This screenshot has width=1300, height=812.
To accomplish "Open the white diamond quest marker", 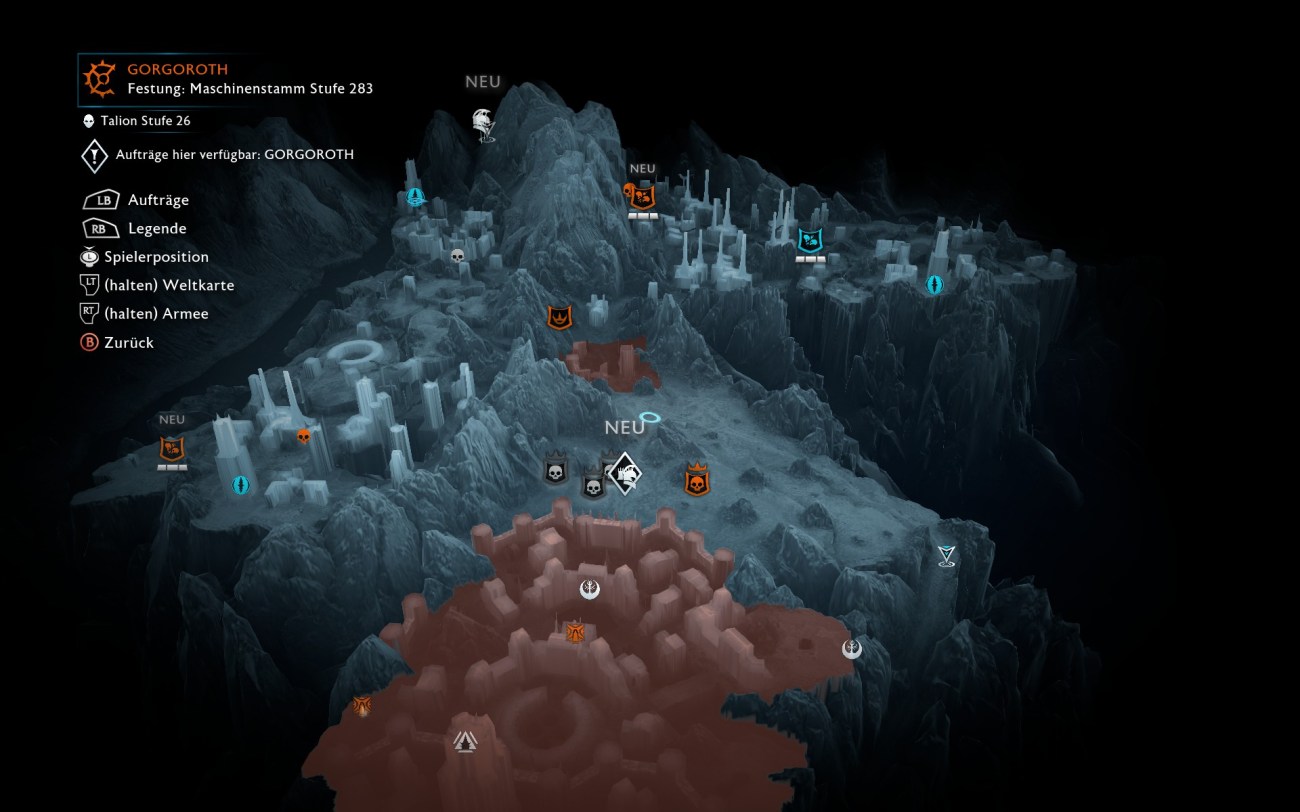I will click(625, 473).
